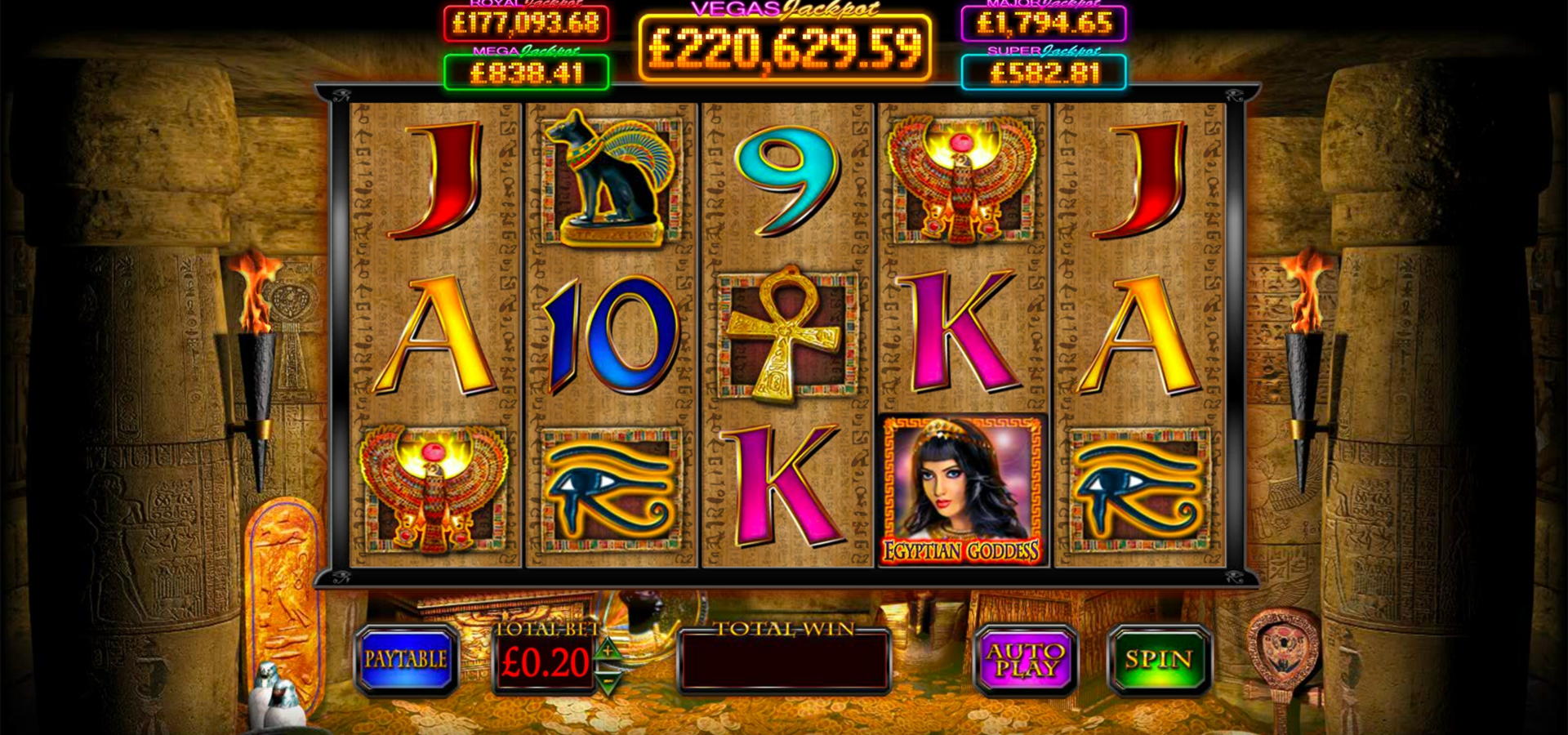Screen dimensions: 1568x735
Task: Increase total bet with the plus arrow
Action: click(x=608, y=650)
